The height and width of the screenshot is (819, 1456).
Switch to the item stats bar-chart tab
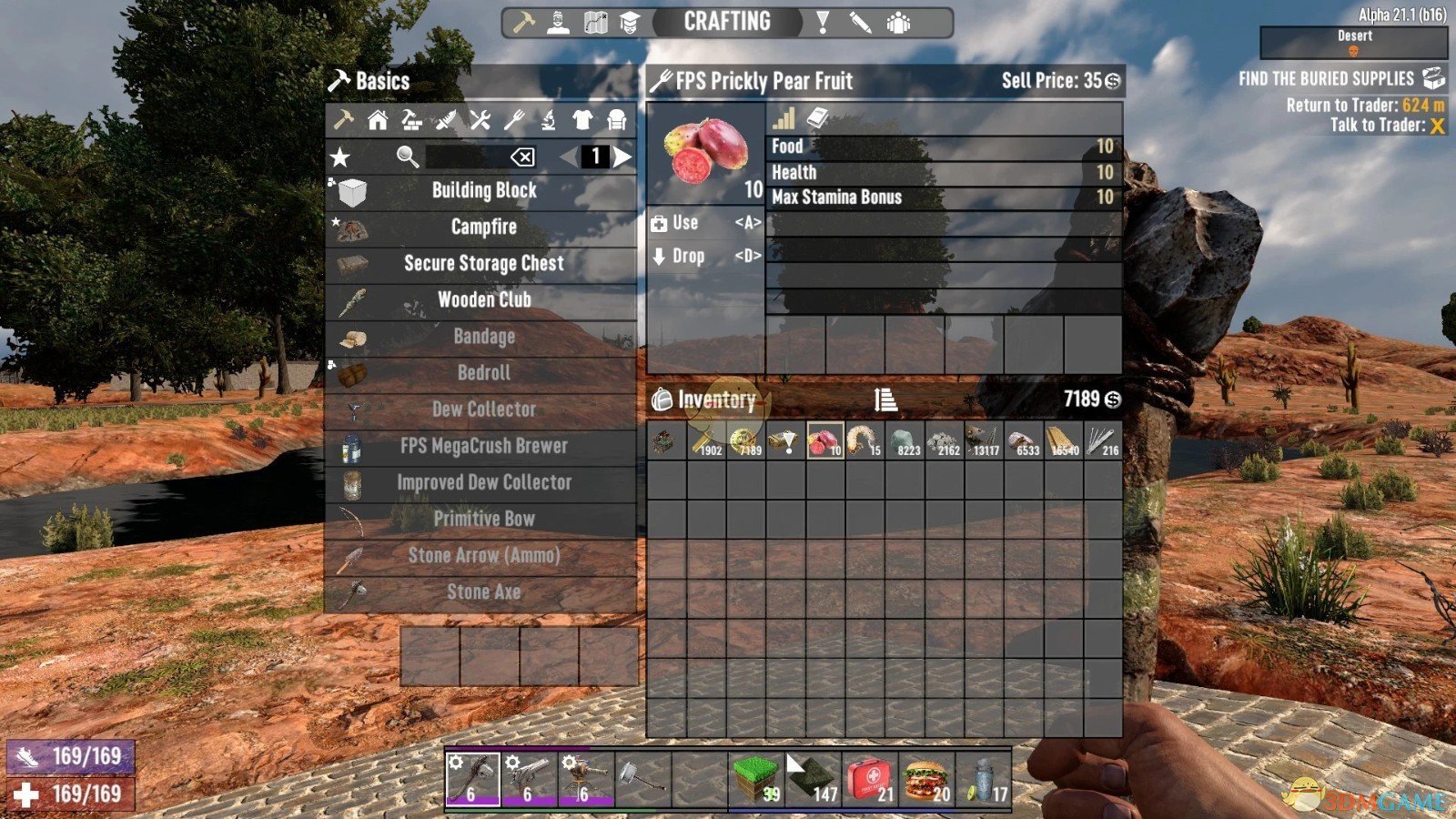click(x=784, y=118)
